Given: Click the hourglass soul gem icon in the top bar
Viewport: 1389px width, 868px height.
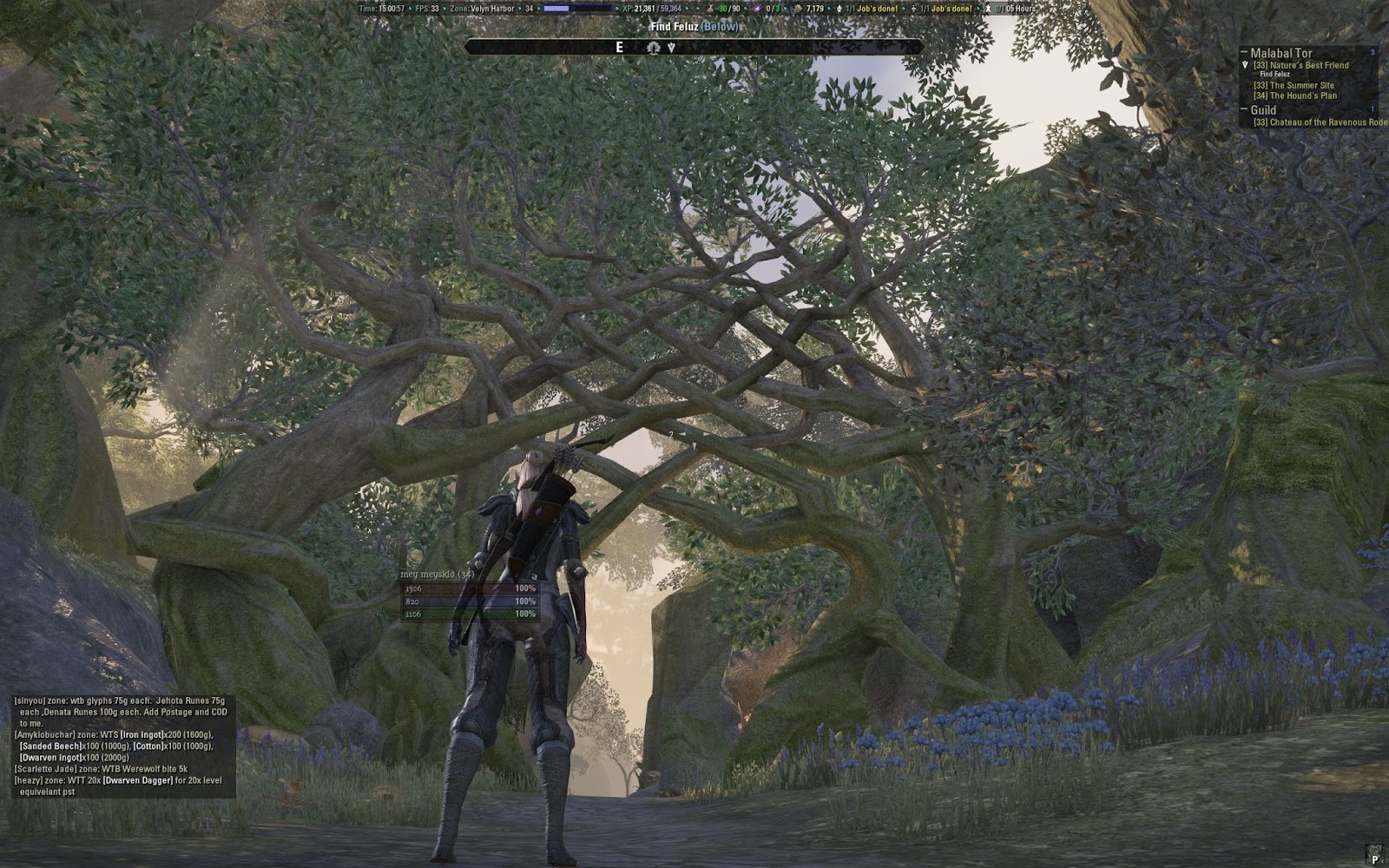Looking at the screenshot, I should [709, 8].
